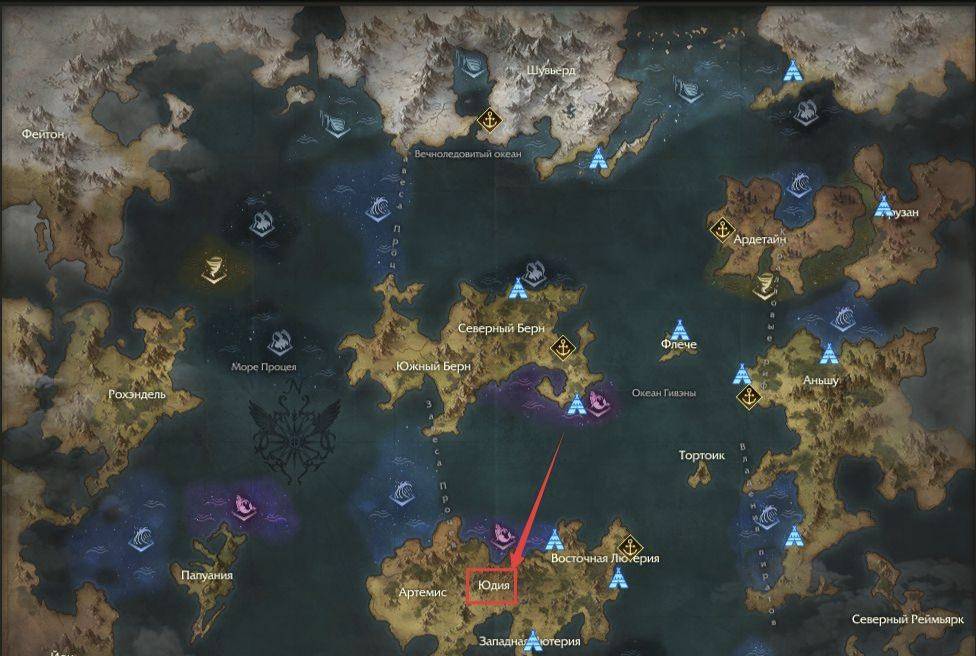Select the Аньшу region label

[x=820, y=381]
